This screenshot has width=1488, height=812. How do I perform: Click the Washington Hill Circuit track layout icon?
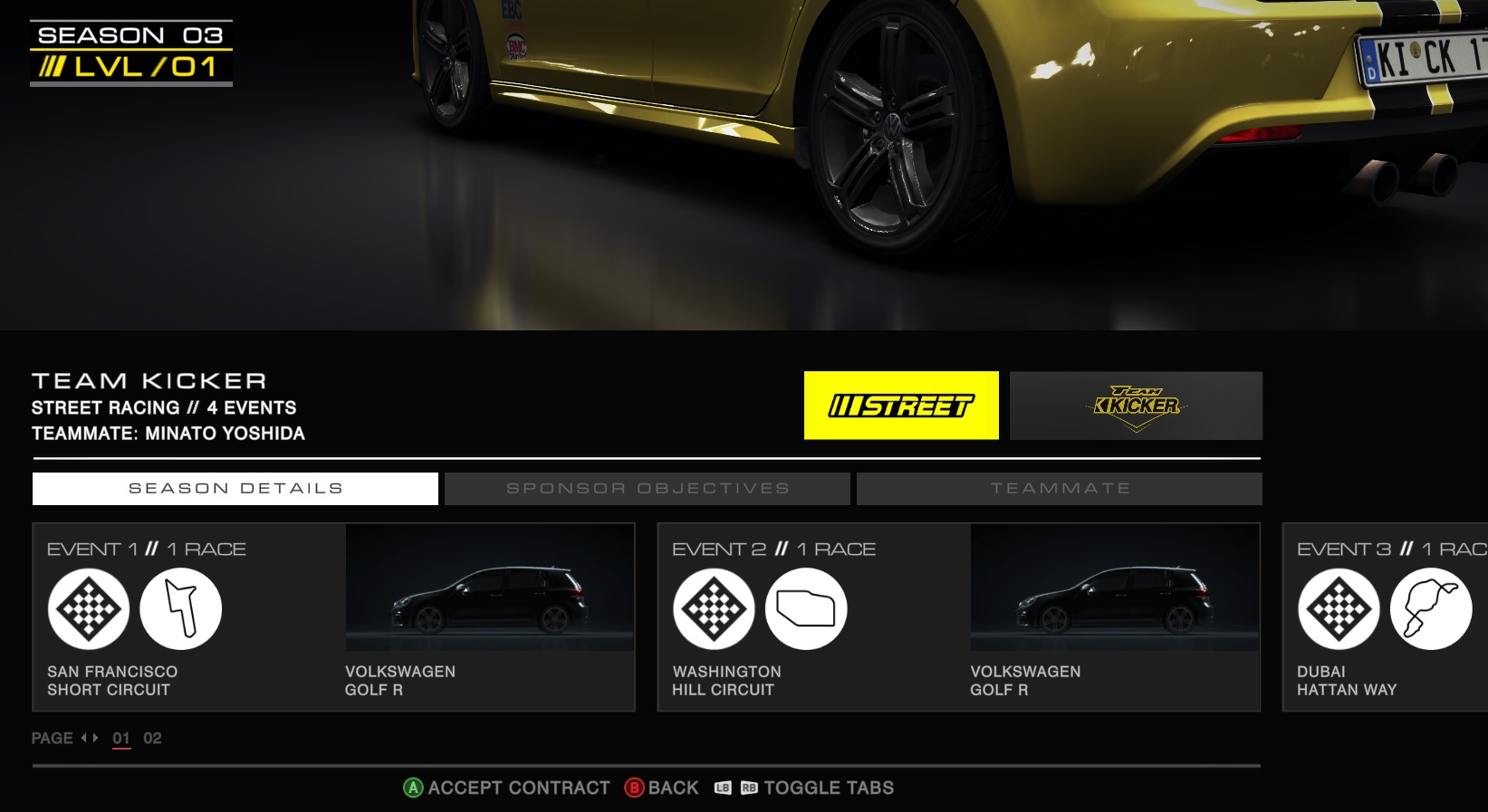[806, 609]
